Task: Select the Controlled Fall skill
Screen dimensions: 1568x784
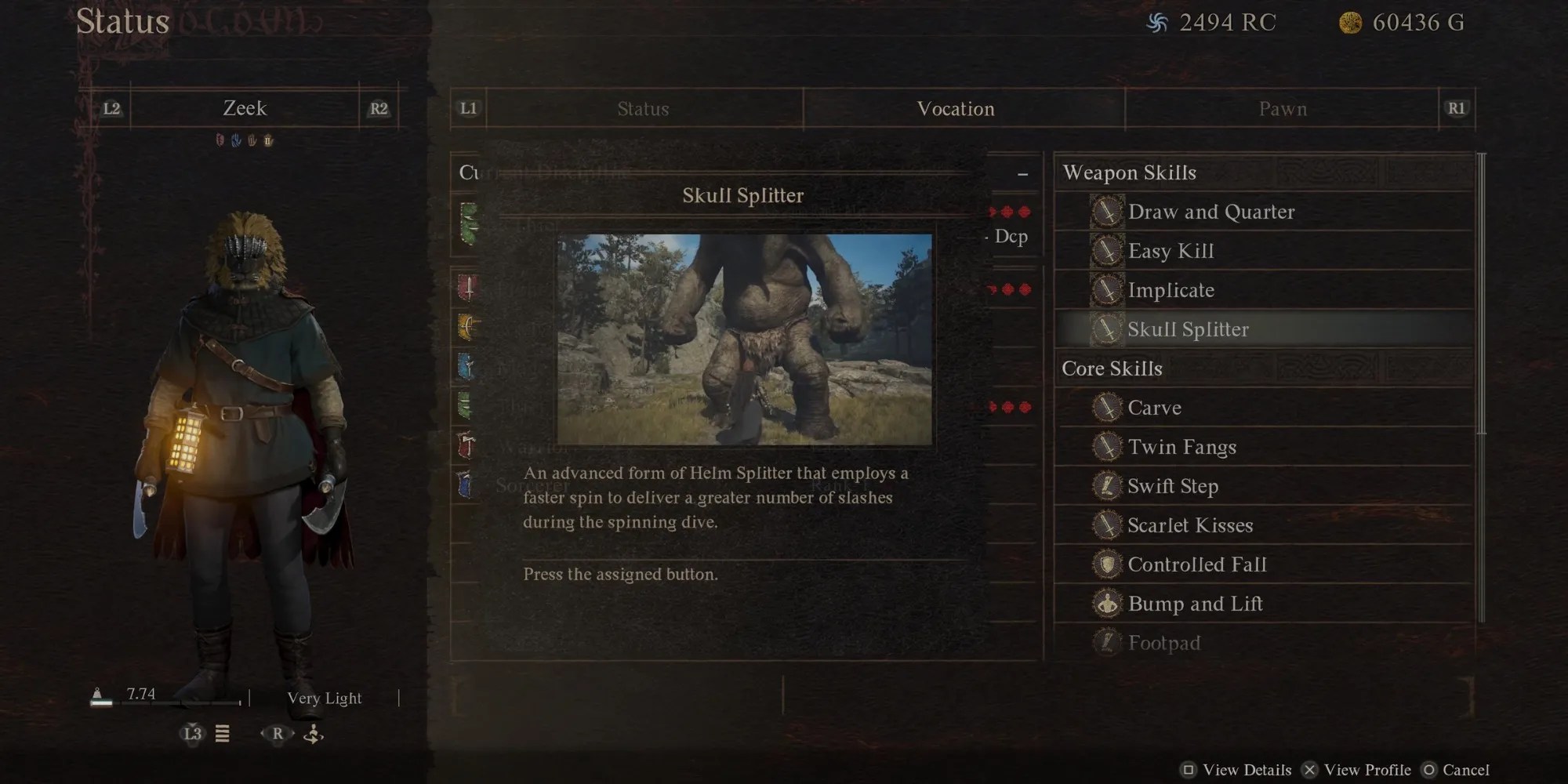Action: 1196,564
